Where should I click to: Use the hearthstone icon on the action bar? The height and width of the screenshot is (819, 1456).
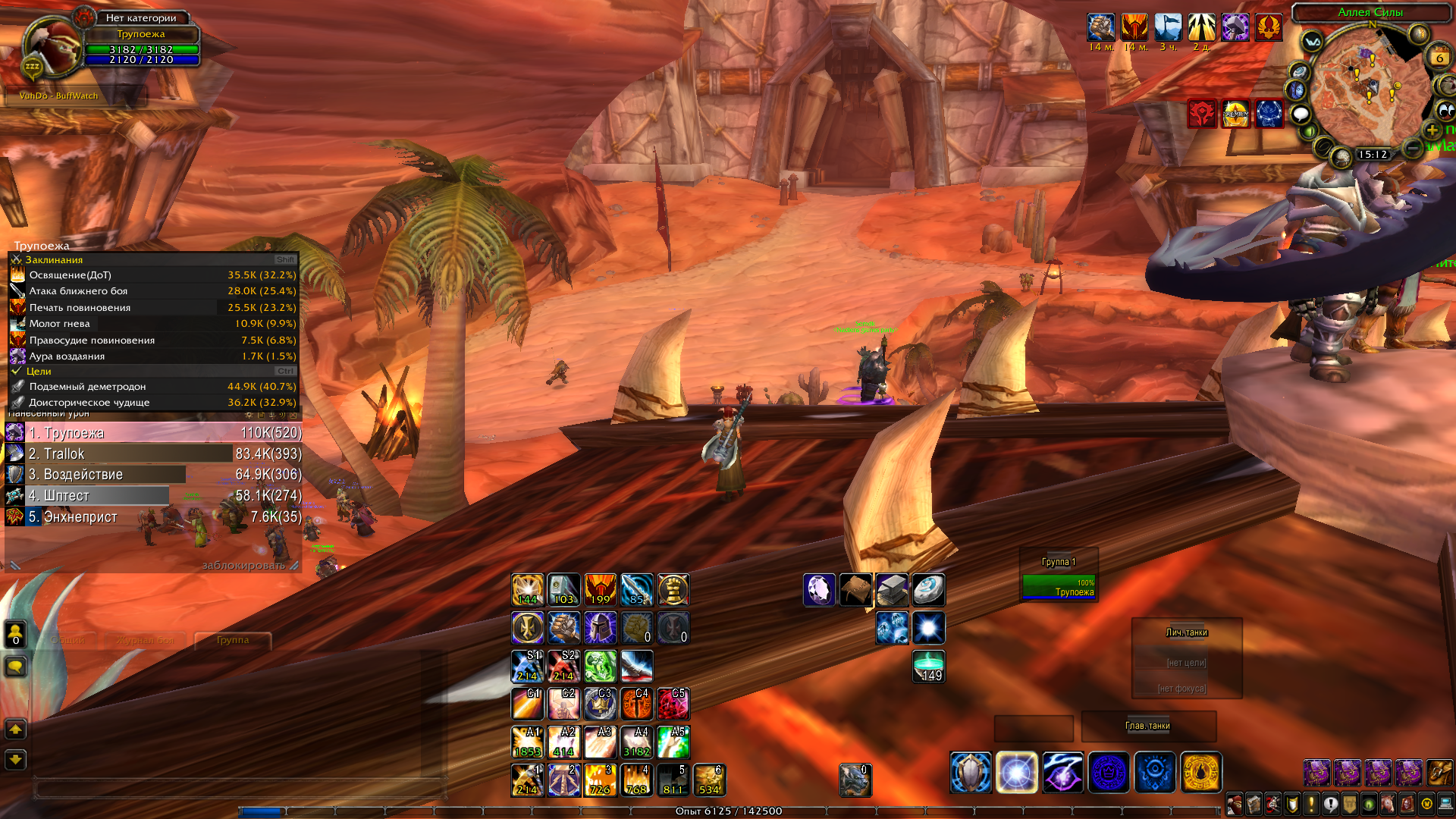[x=928, y=590]
